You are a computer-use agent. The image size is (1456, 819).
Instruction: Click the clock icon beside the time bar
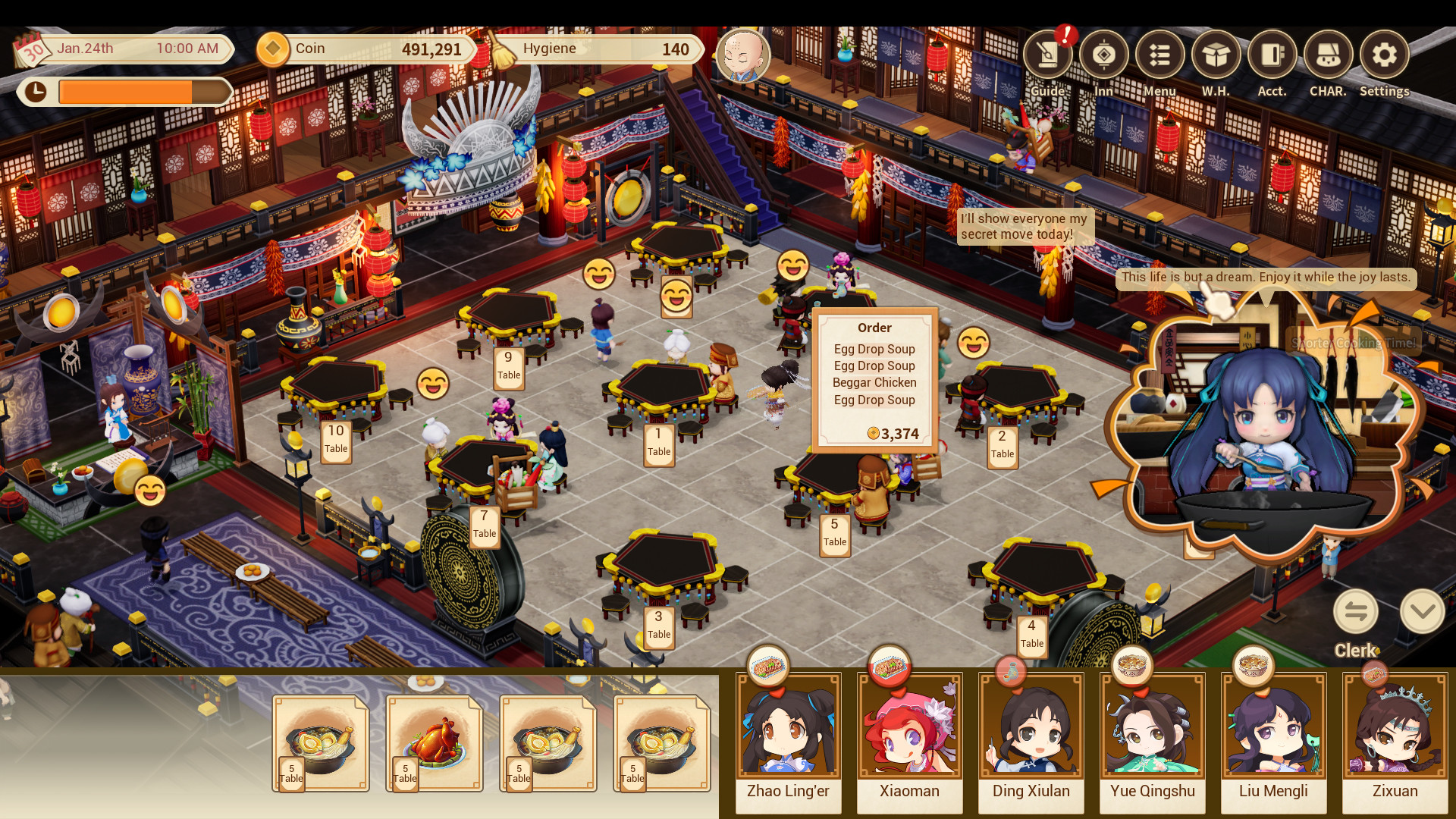point(36,92)
